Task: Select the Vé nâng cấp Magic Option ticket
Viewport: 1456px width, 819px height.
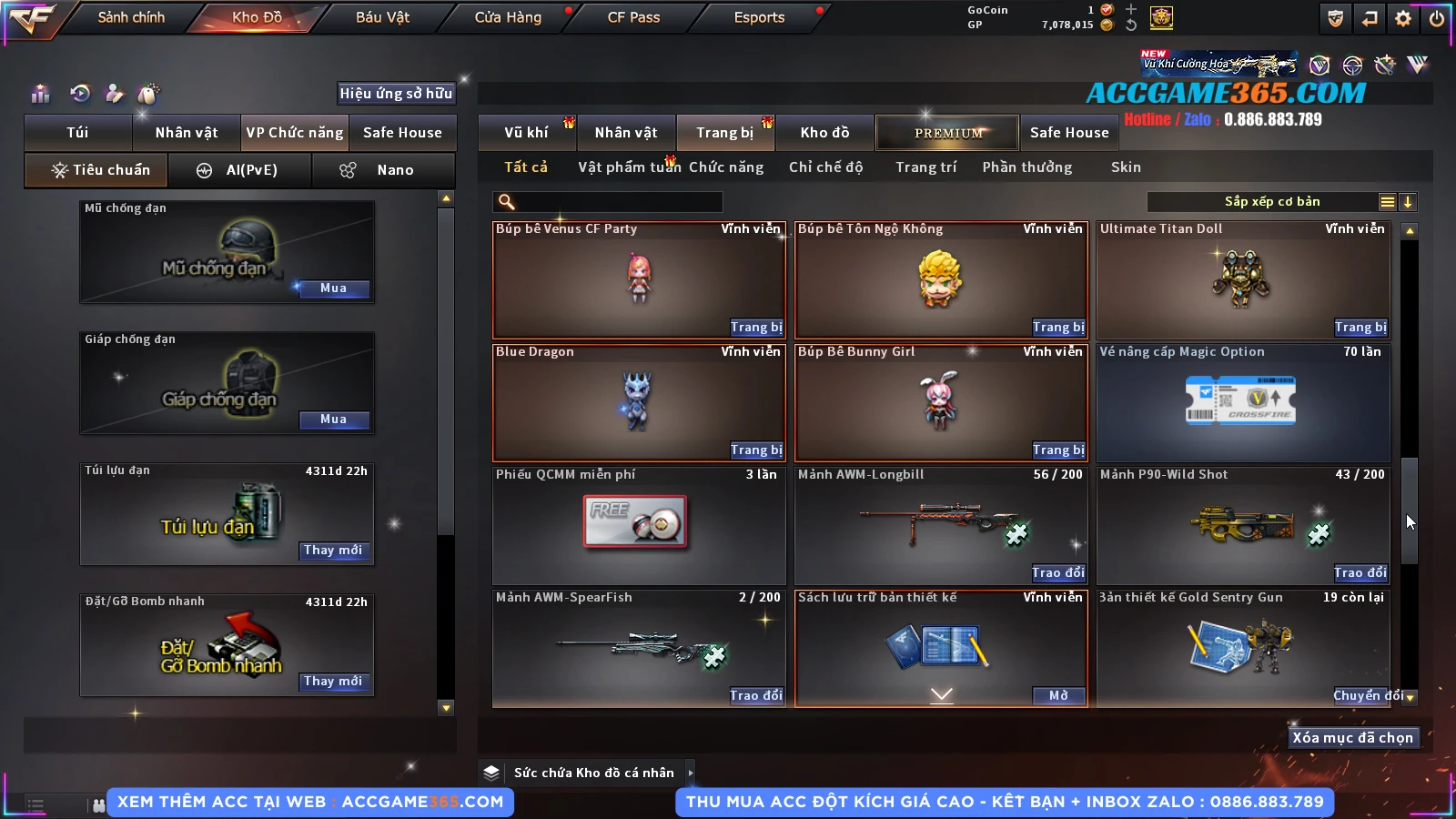Action: 1243,402
